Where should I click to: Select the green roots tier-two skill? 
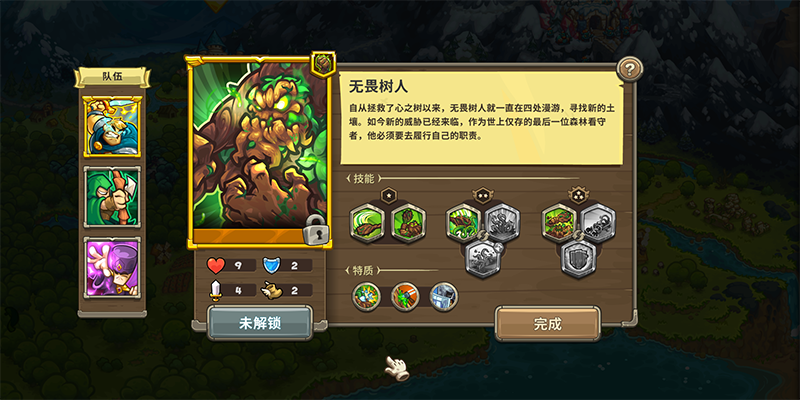tap(463, 222)
